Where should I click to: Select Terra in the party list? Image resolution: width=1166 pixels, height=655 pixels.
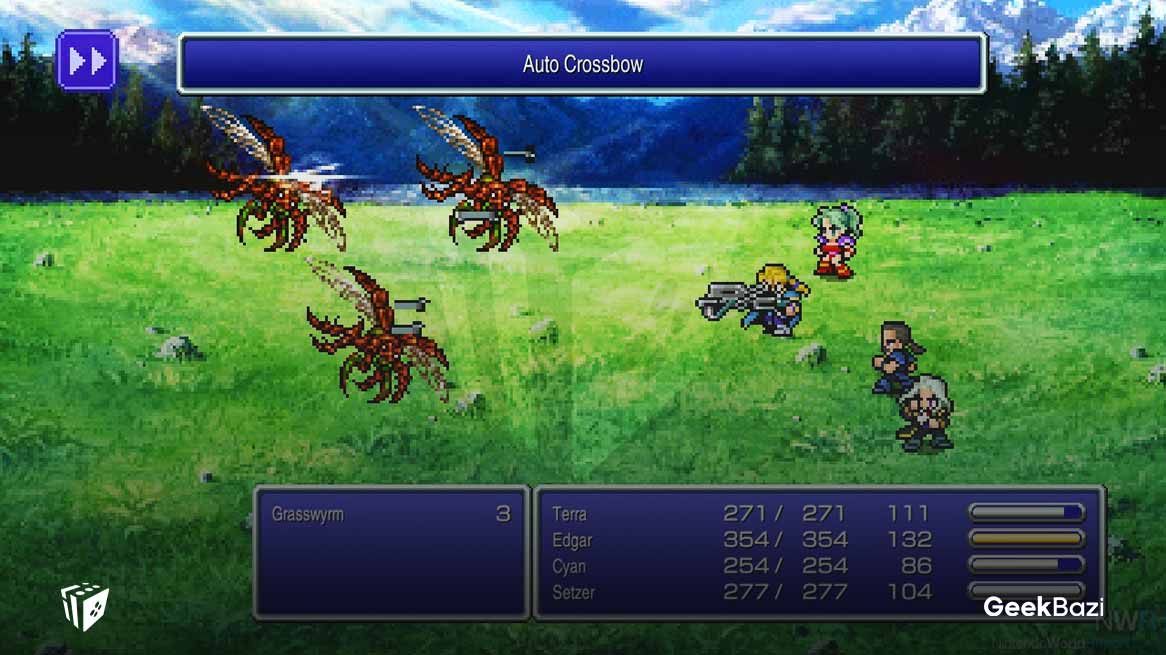coord(570,514)
